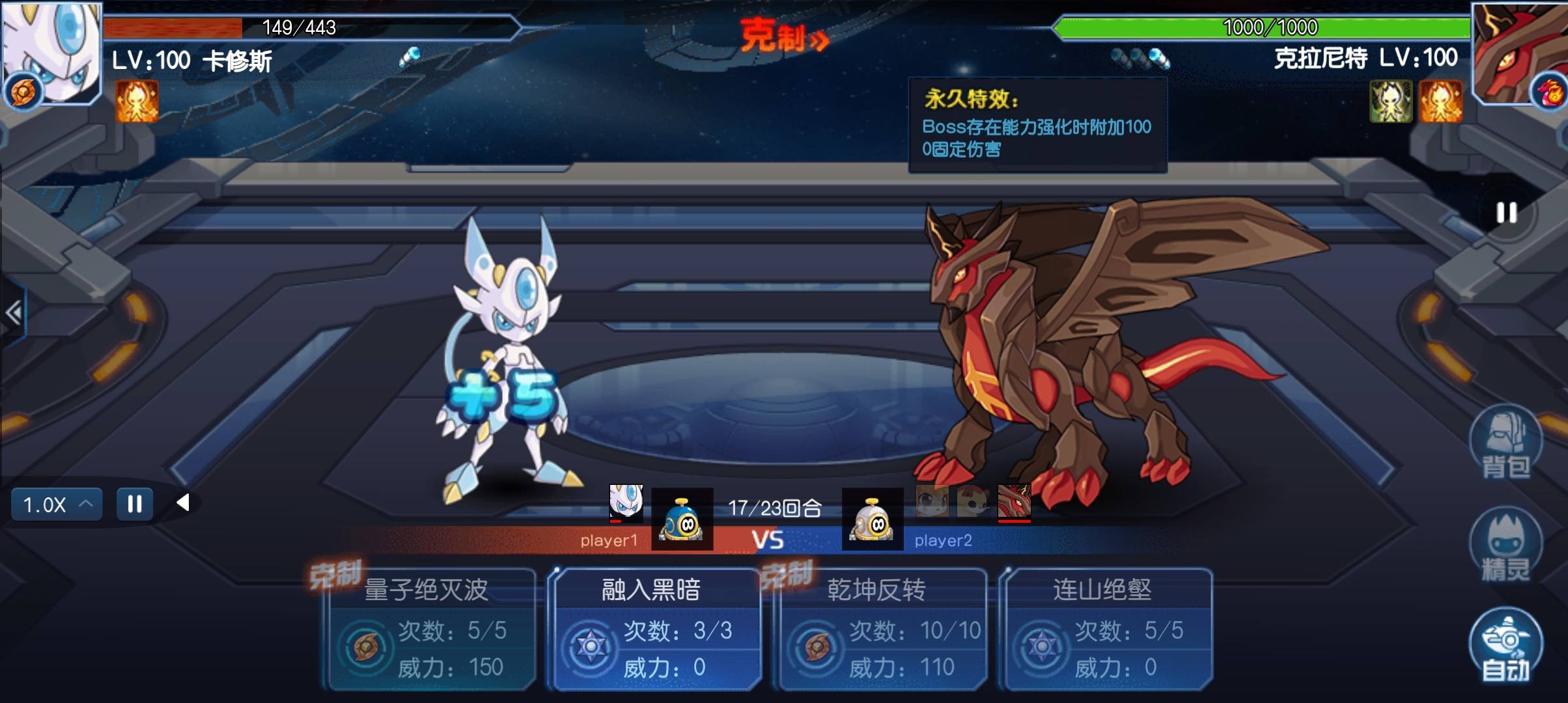Viewport: 1568px width, 703px height.
Task: Pause the battle with the bottom-left pause control
Action: [x=134, y=503]
